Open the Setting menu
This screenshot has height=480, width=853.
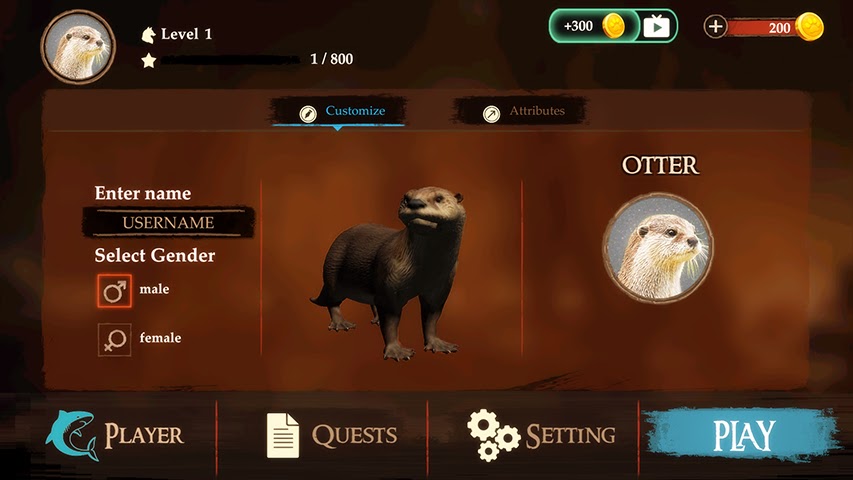point(542,435)
